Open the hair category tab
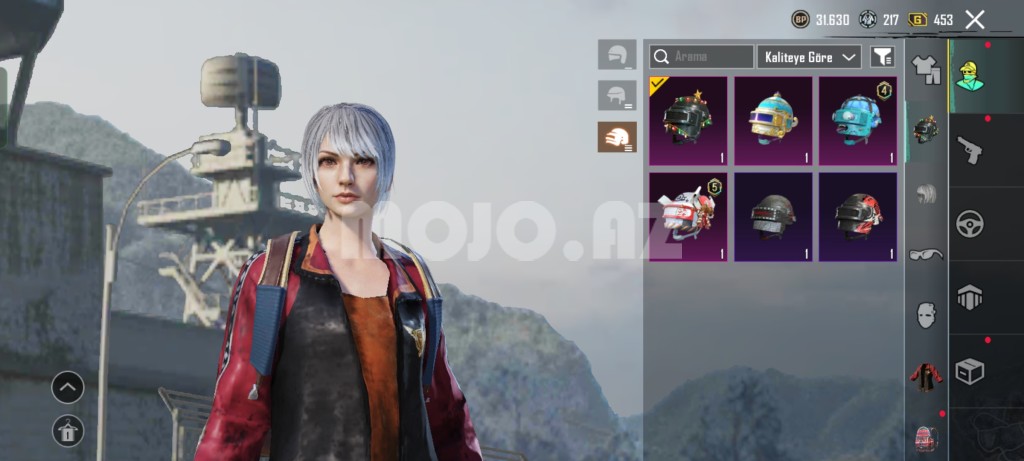 pos(926,194)
